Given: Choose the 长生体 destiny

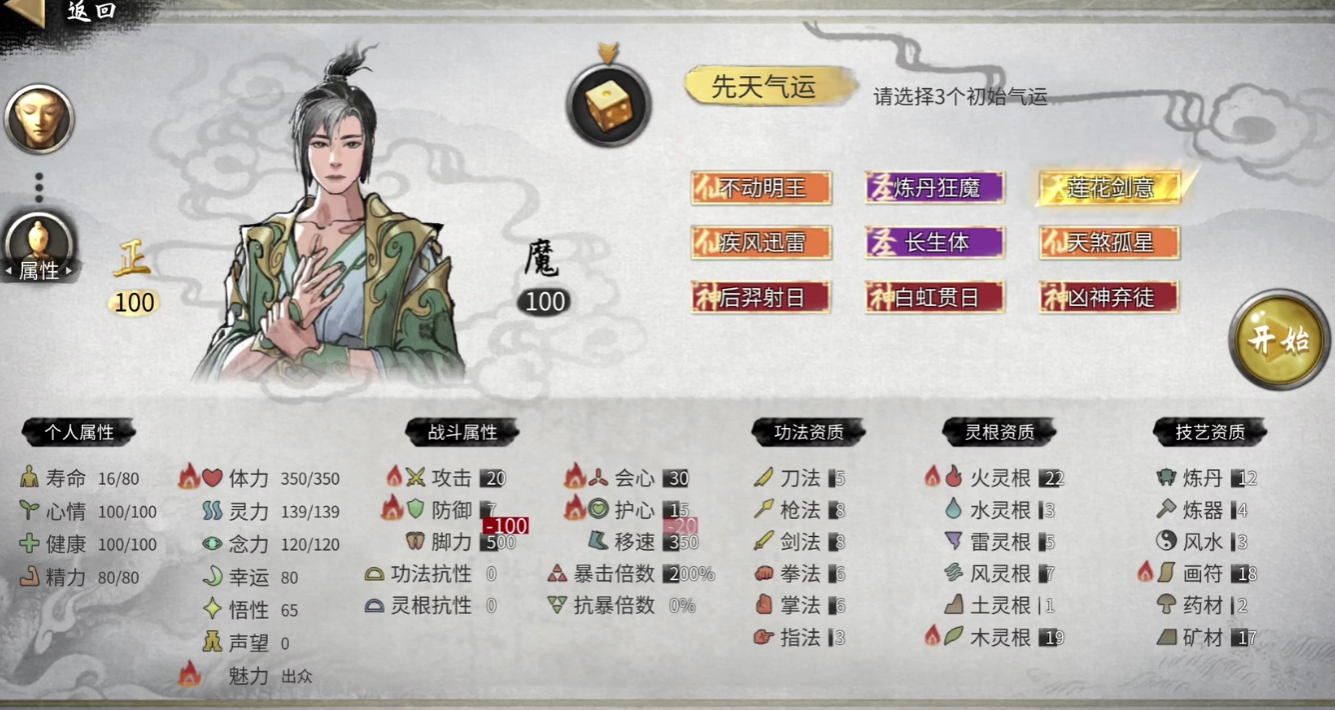Looking at the screenshot, I should click(x=934, y=242).
